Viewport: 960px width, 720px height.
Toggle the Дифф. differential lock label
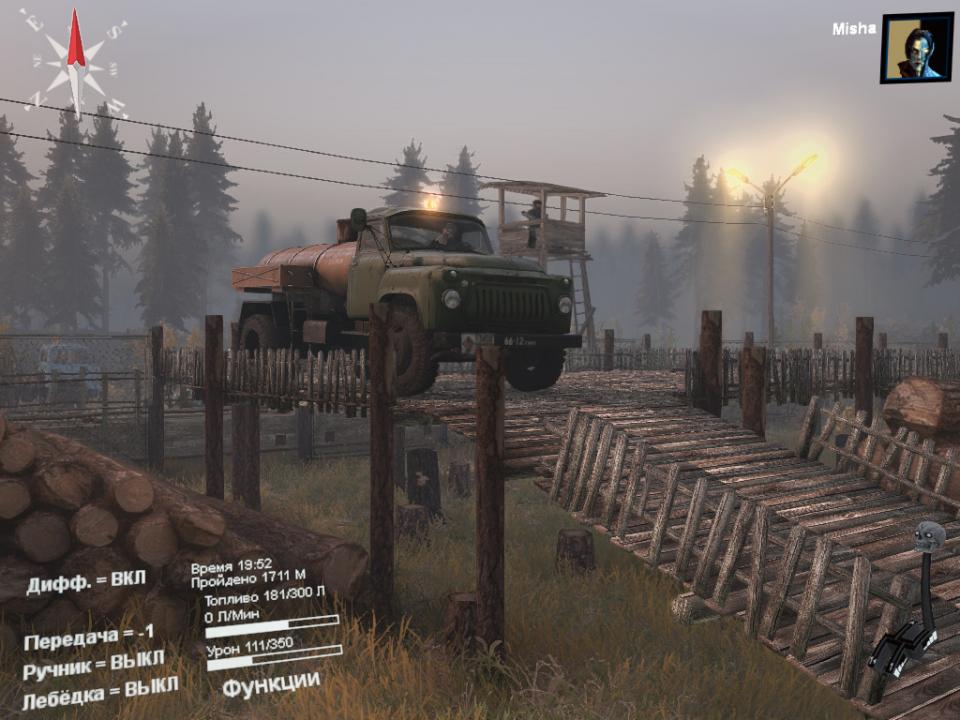click(x=86, y=581)
